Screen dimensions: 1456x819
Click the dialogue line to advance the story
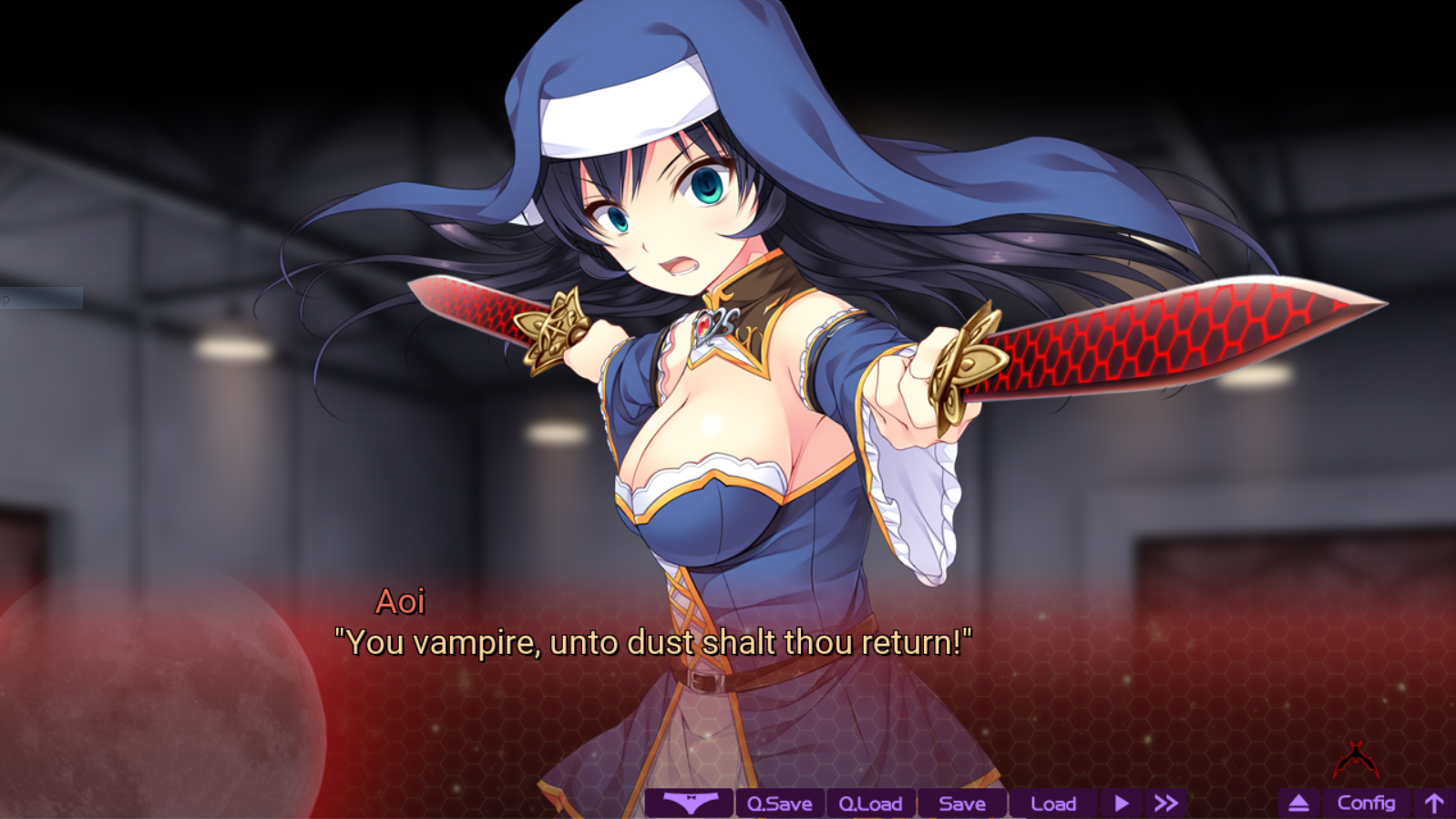652,642
